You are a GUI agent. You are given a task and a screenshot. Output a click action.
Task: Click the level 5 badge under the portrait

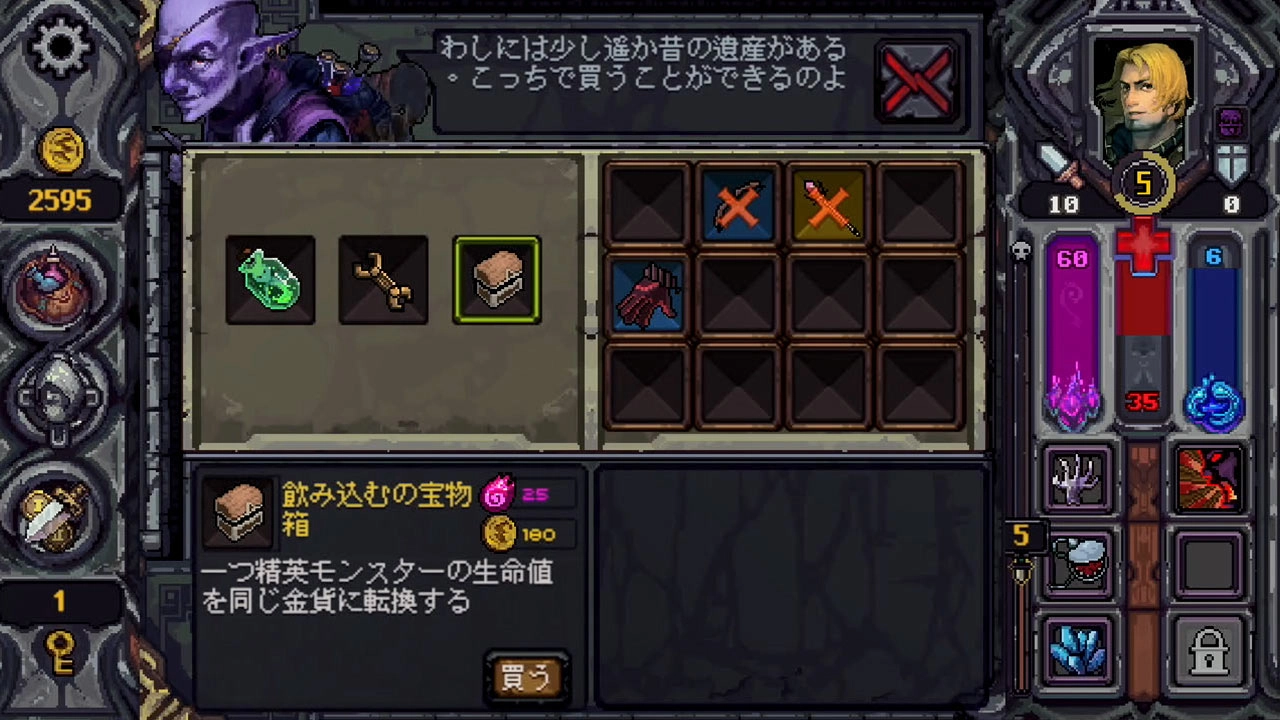point(1143,183)
